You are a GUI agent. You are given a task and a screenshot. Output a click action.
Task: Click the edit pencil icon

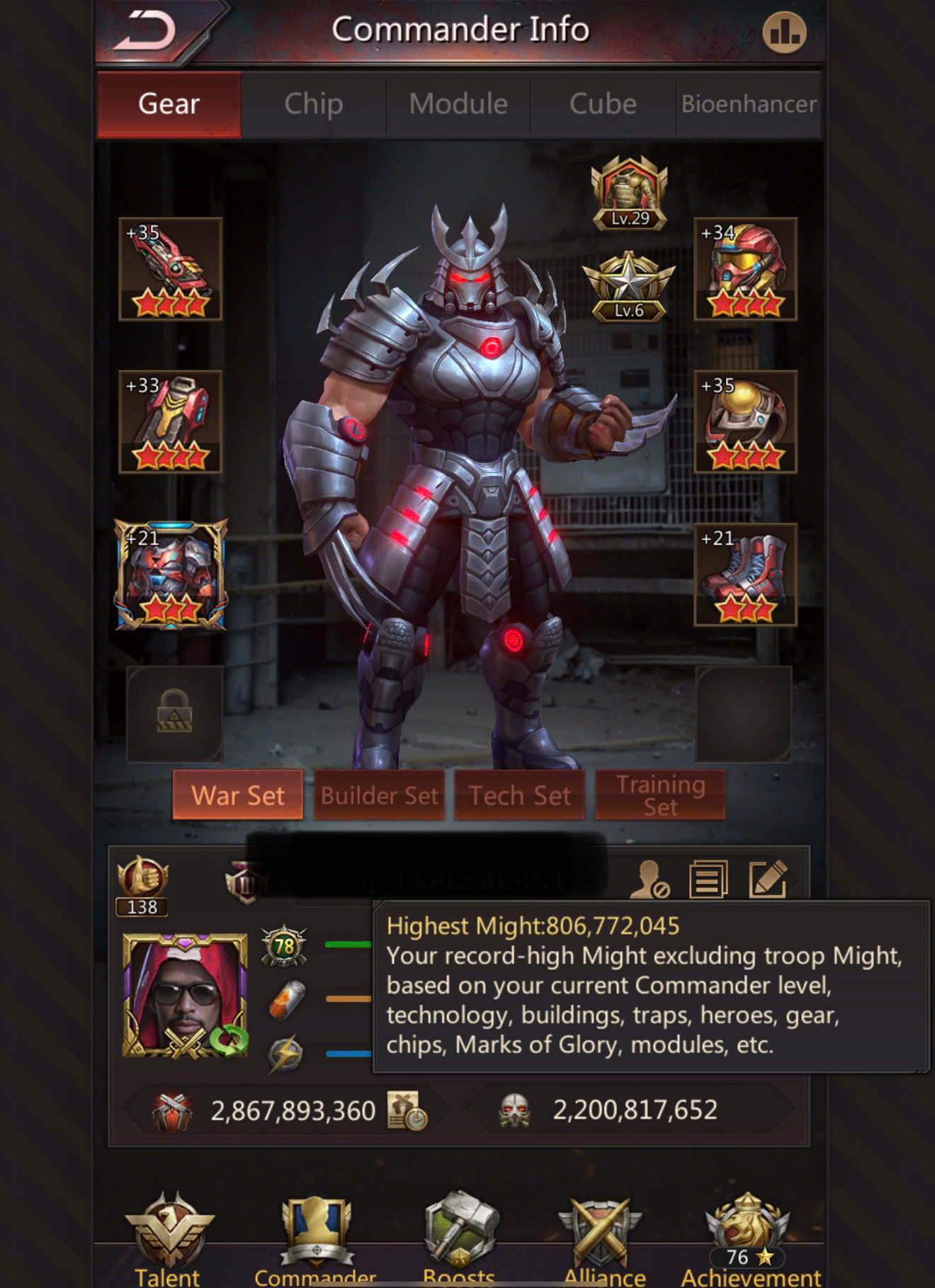768,879
